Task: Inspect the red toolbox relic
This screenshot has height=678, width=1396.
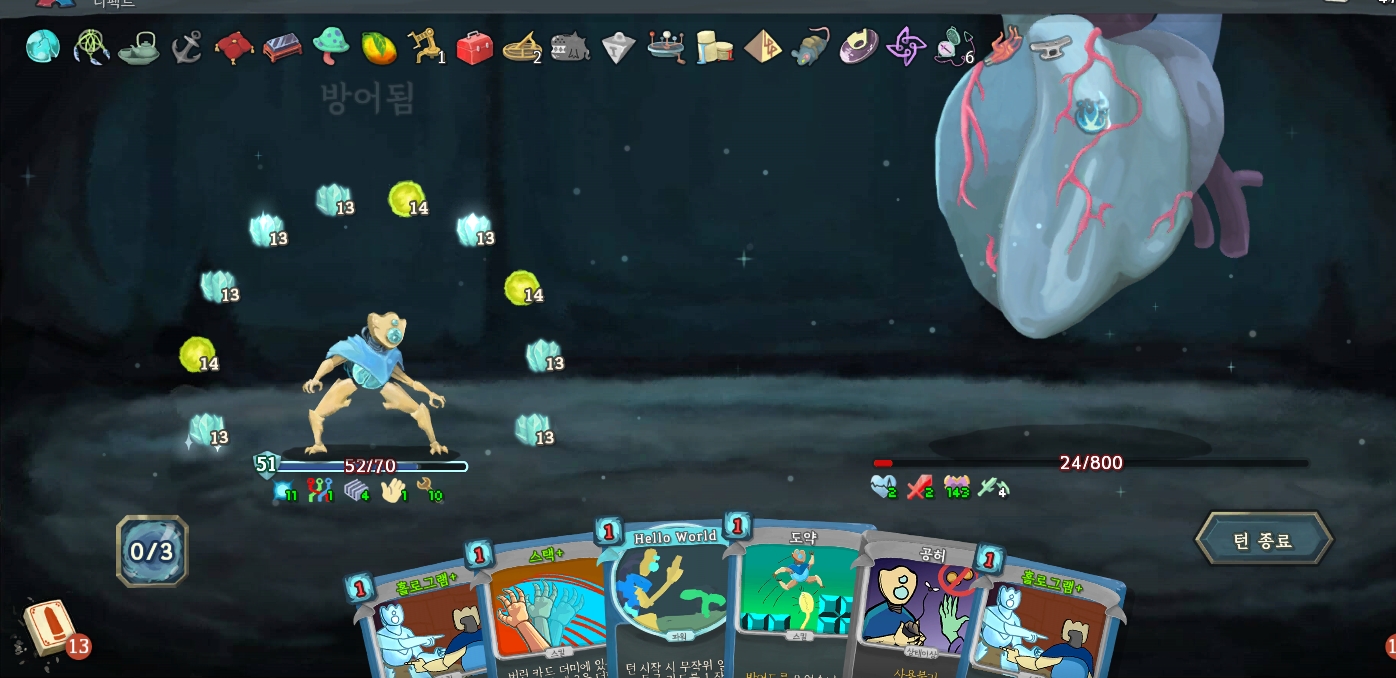Action: 474,47
